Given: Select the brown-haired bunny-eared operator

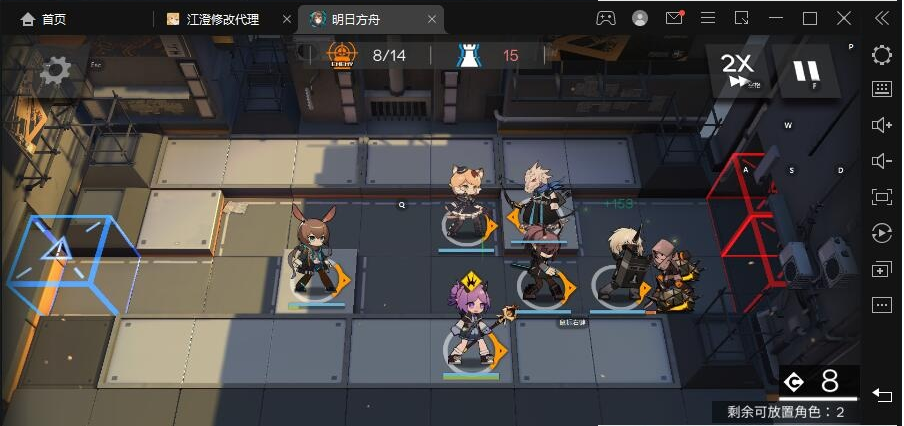Looking at the screenshot, I should pyautogui.click(x=315, y=258).
